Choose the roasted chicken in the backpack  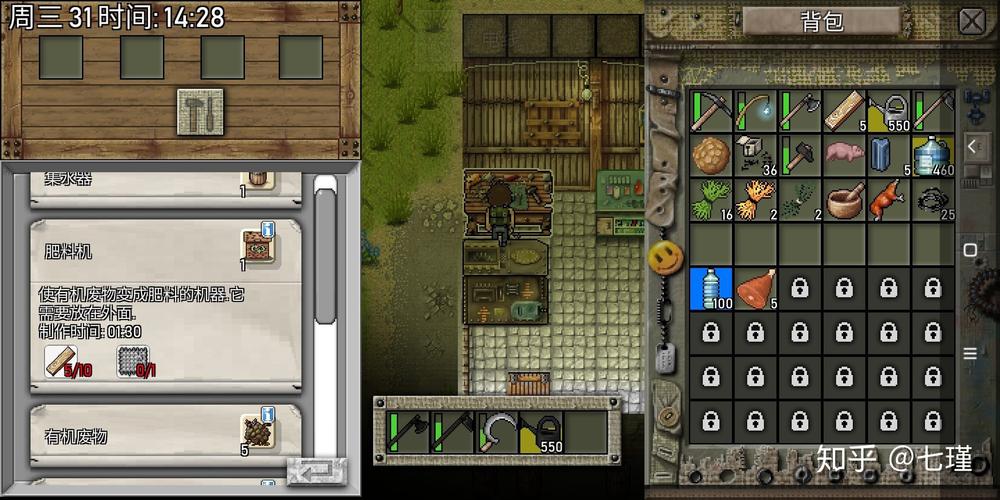tap(887, 199)
